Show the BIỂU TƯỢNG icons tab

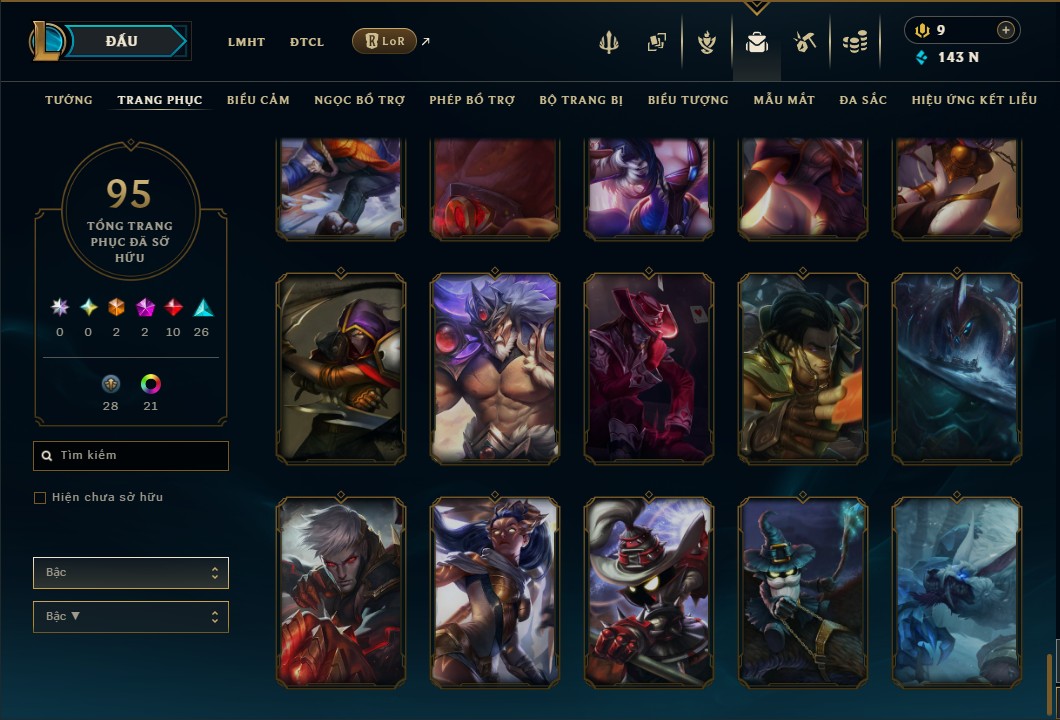point(688,100)
